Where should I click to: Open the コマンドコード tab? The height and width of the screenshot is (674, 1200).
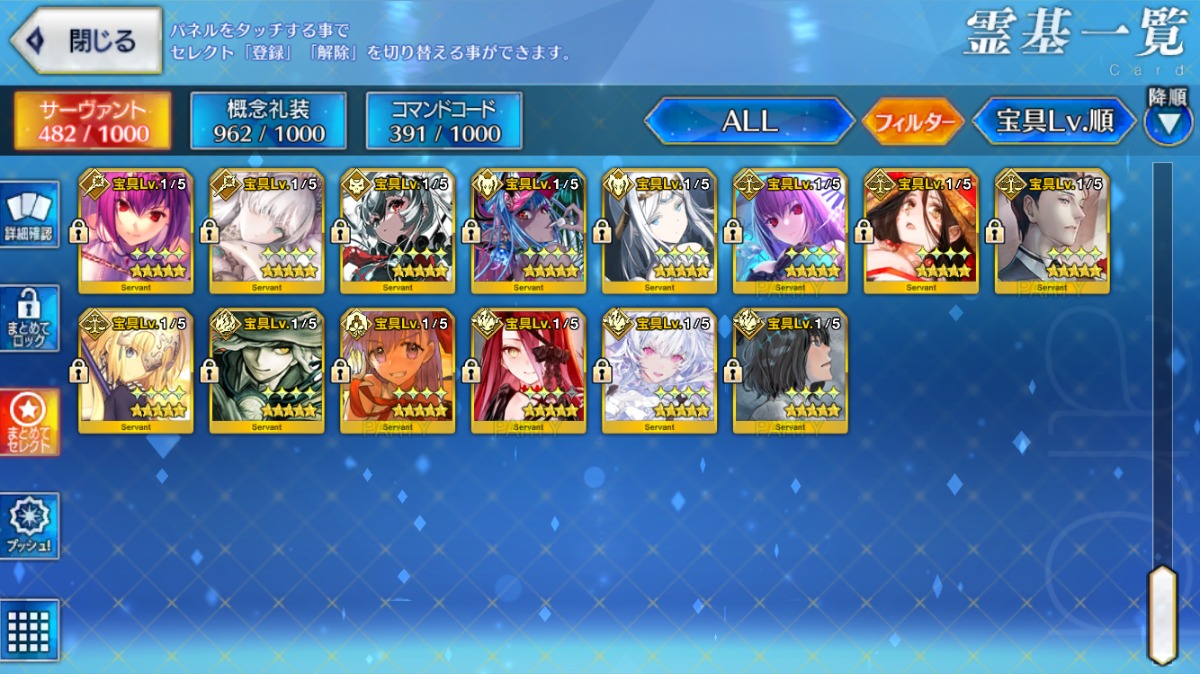tap(444, 122)
